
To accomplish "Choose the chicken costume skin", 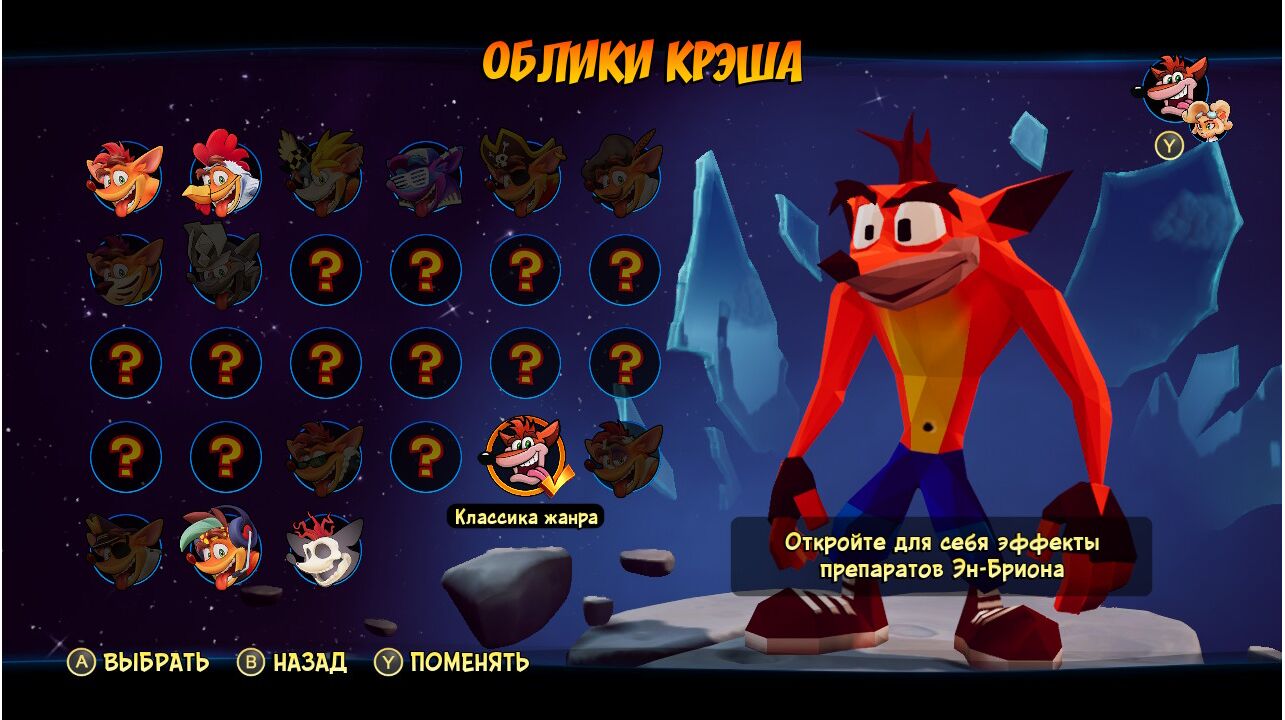I will pos(225,177).
